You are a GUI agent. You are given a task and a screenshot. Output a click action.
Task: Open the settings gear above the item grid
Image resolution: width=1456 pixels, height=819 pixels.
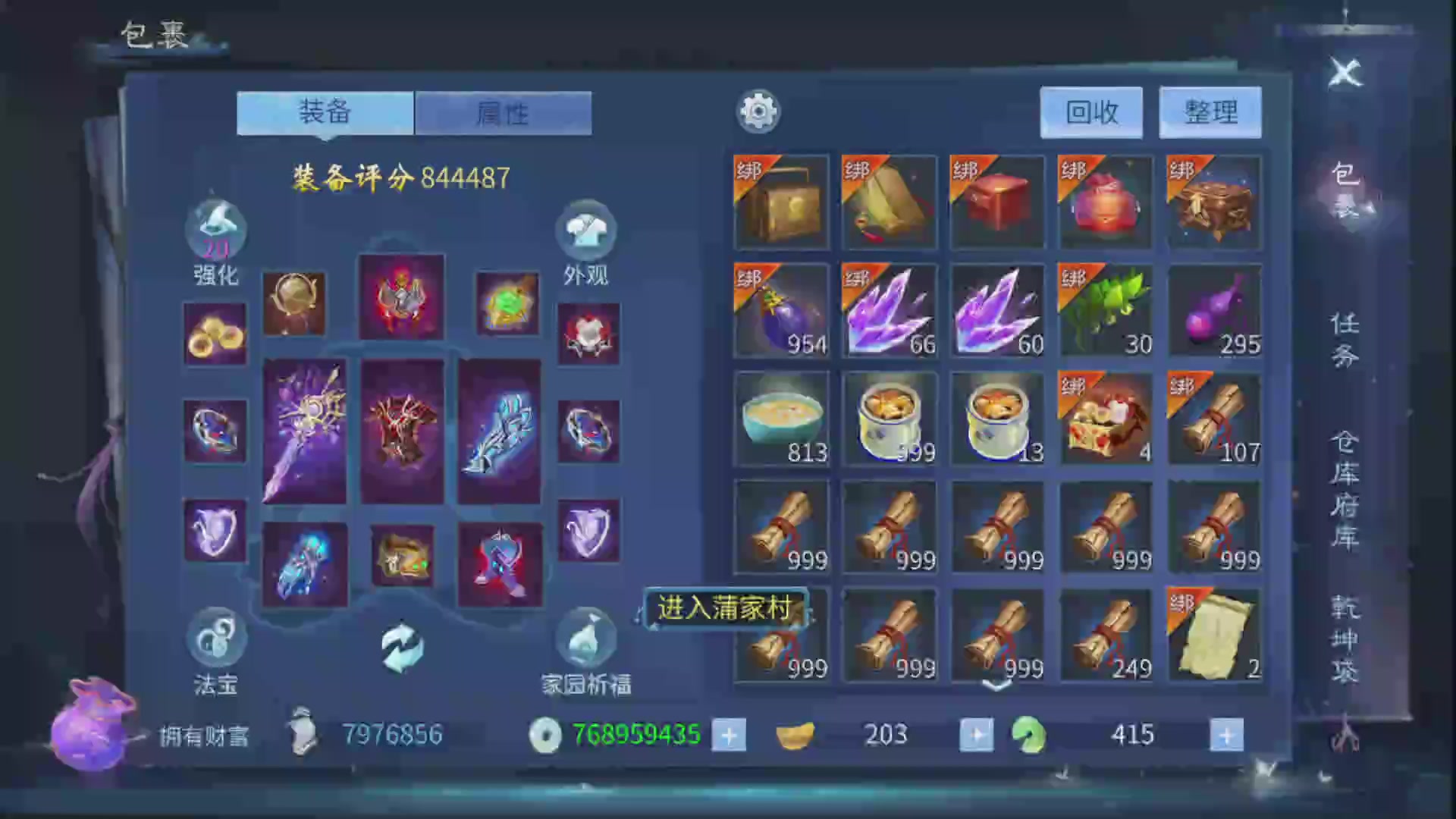(x=758, y=111)
